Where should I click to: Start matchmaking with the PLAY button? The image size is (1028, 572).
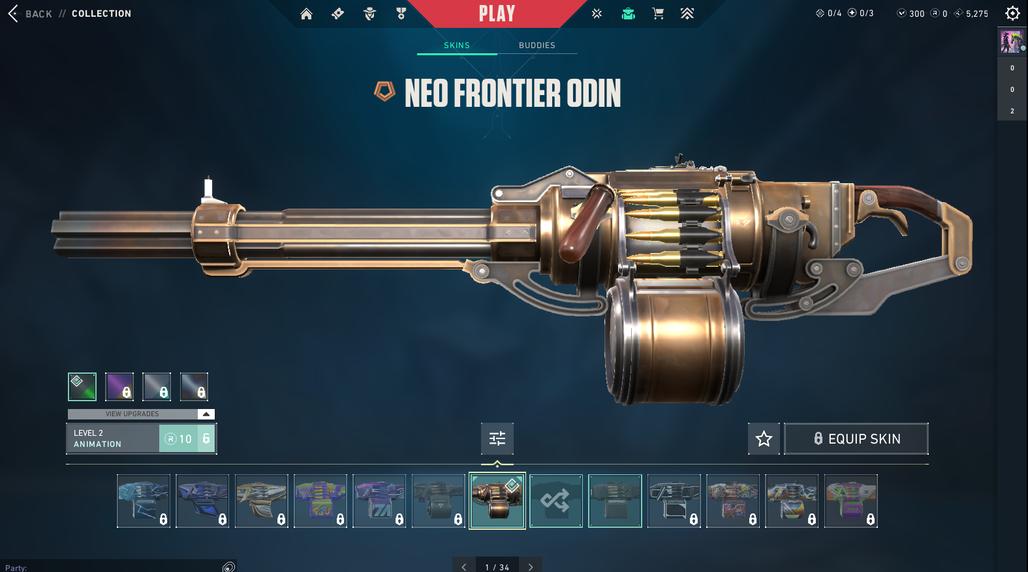click(497, 14)
